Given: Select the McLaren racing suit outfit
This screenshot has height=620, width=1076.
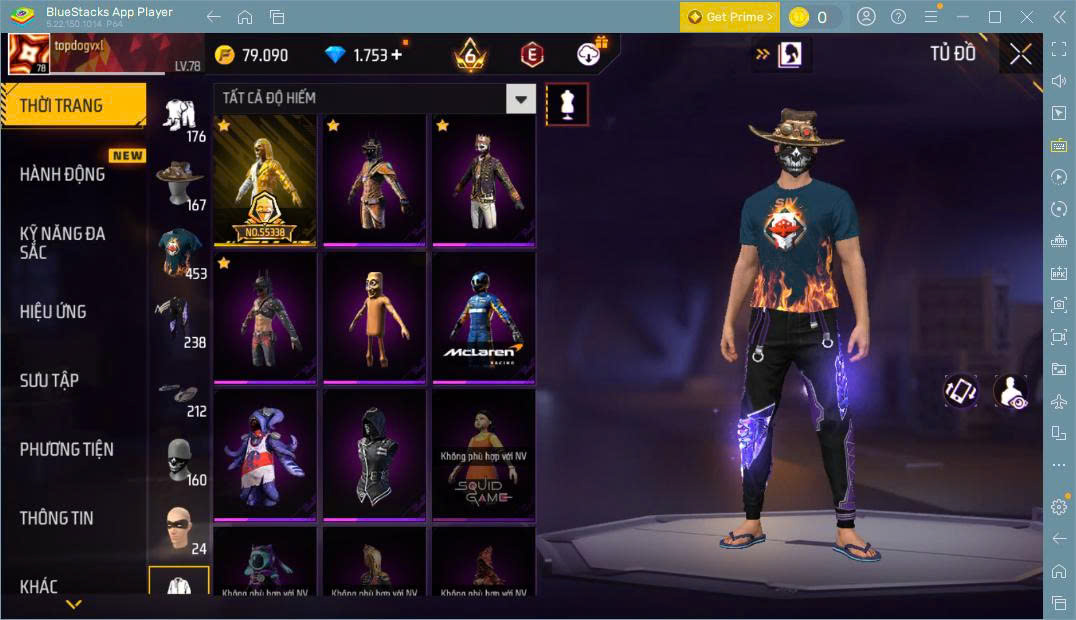Looking at the screenshot, I should [x=484, y=317].
